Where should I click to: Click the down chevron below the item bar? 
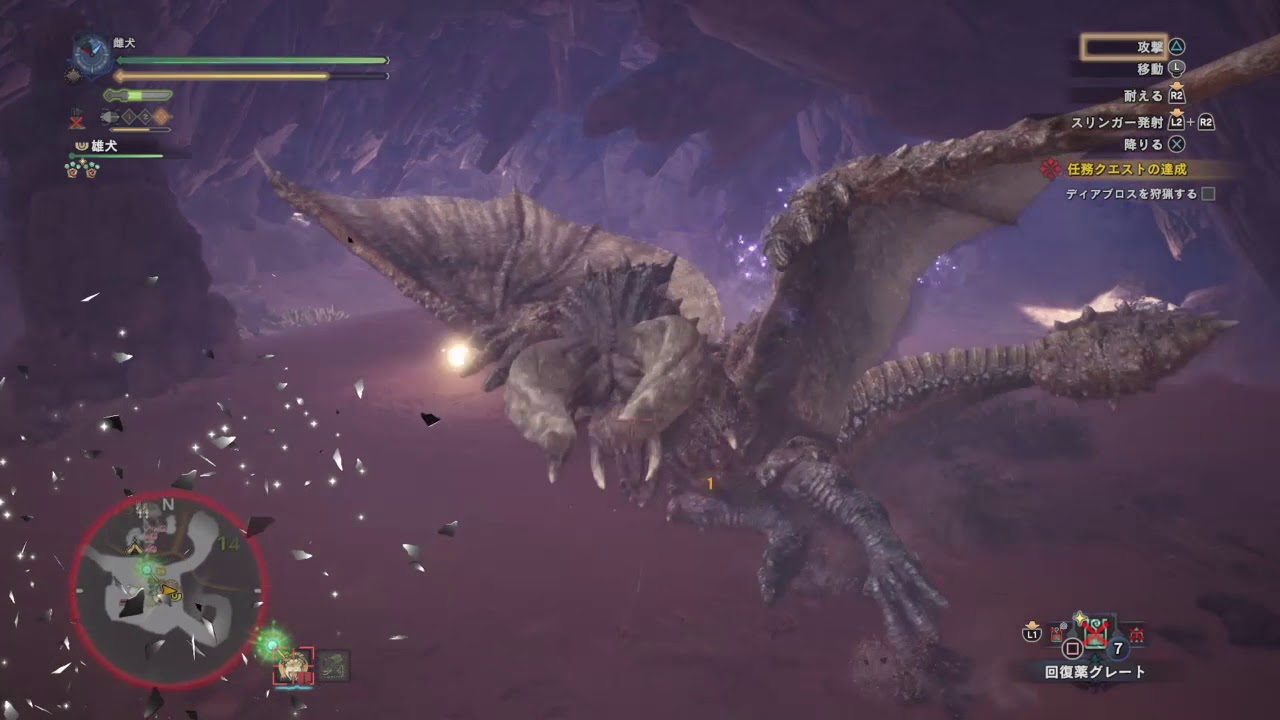point(1096,657)
